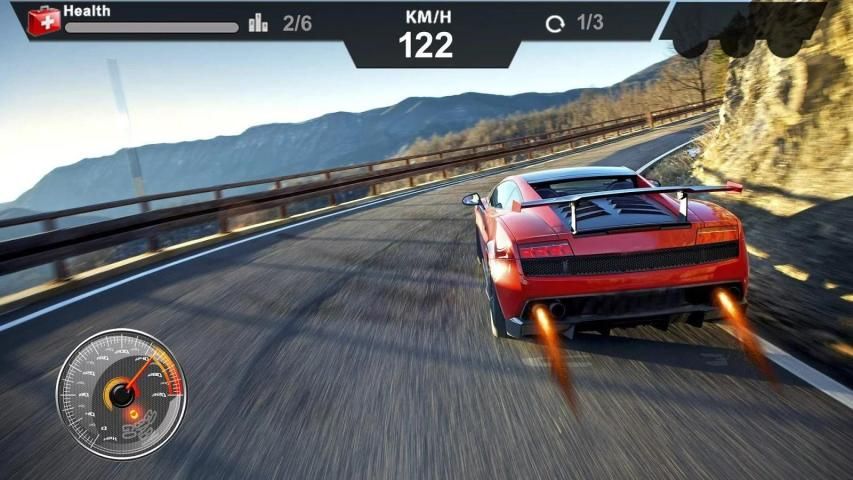Click the circular lap counter icon
The image size is (853, 480).
[x=555, y=24]
